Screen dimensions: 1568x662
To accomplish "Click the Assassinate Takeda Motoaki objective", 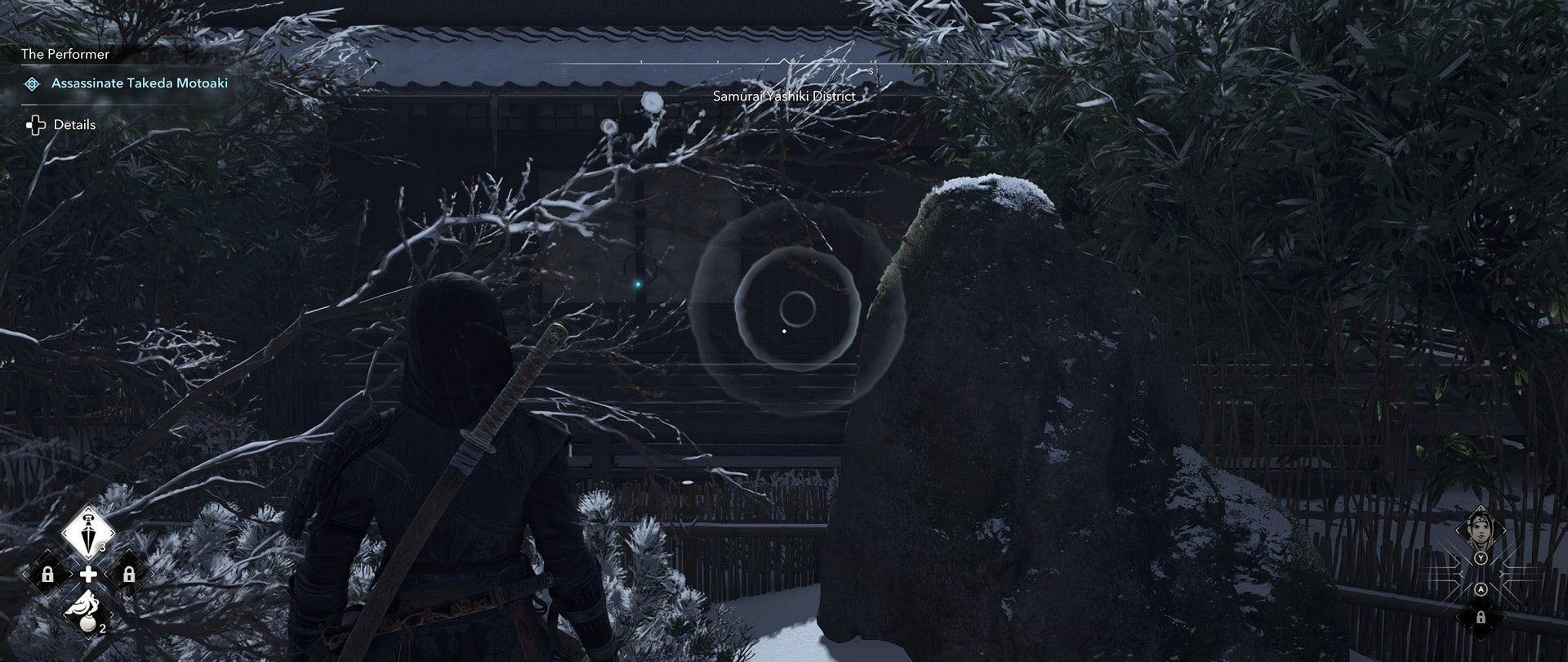I will (x=140, y=83).
